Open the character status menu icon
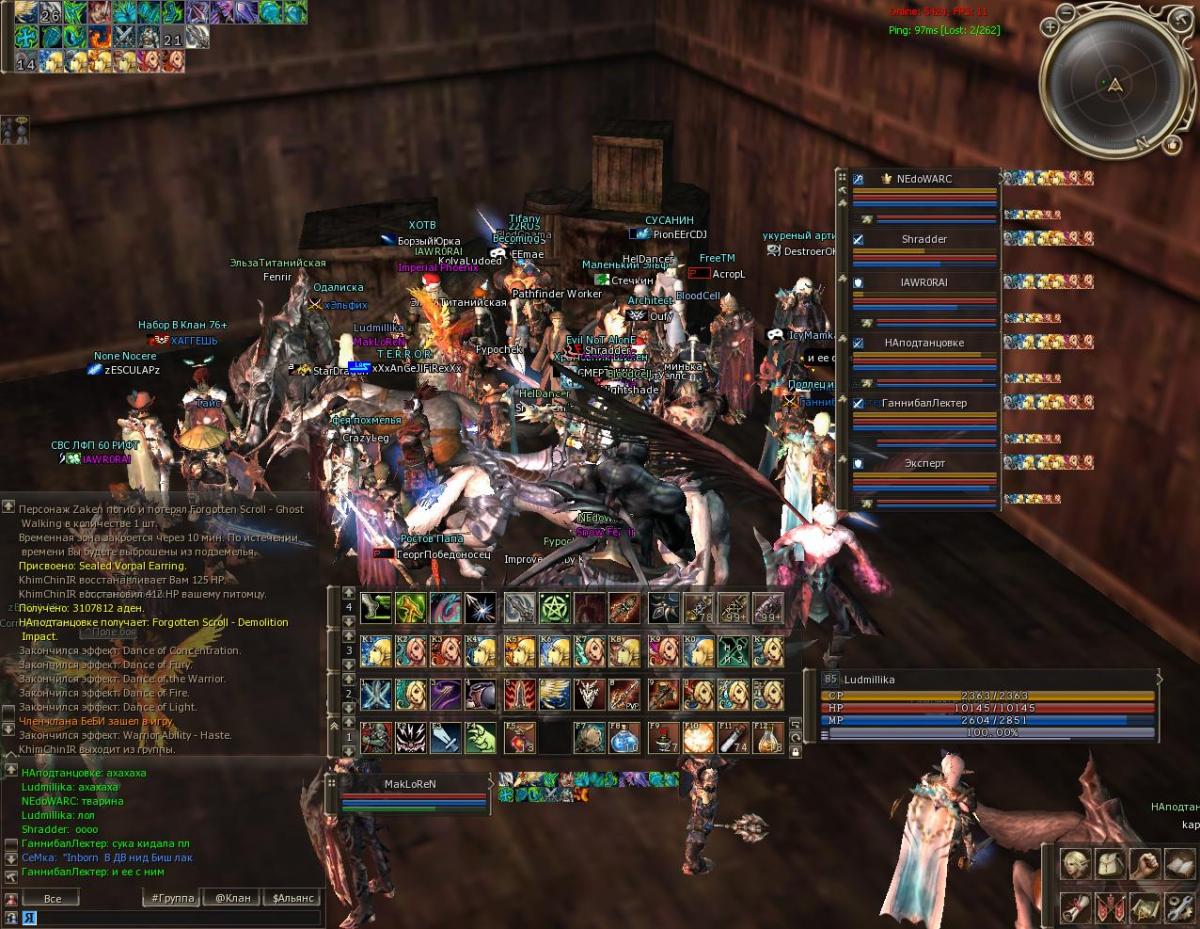 tap(1076, 863)
